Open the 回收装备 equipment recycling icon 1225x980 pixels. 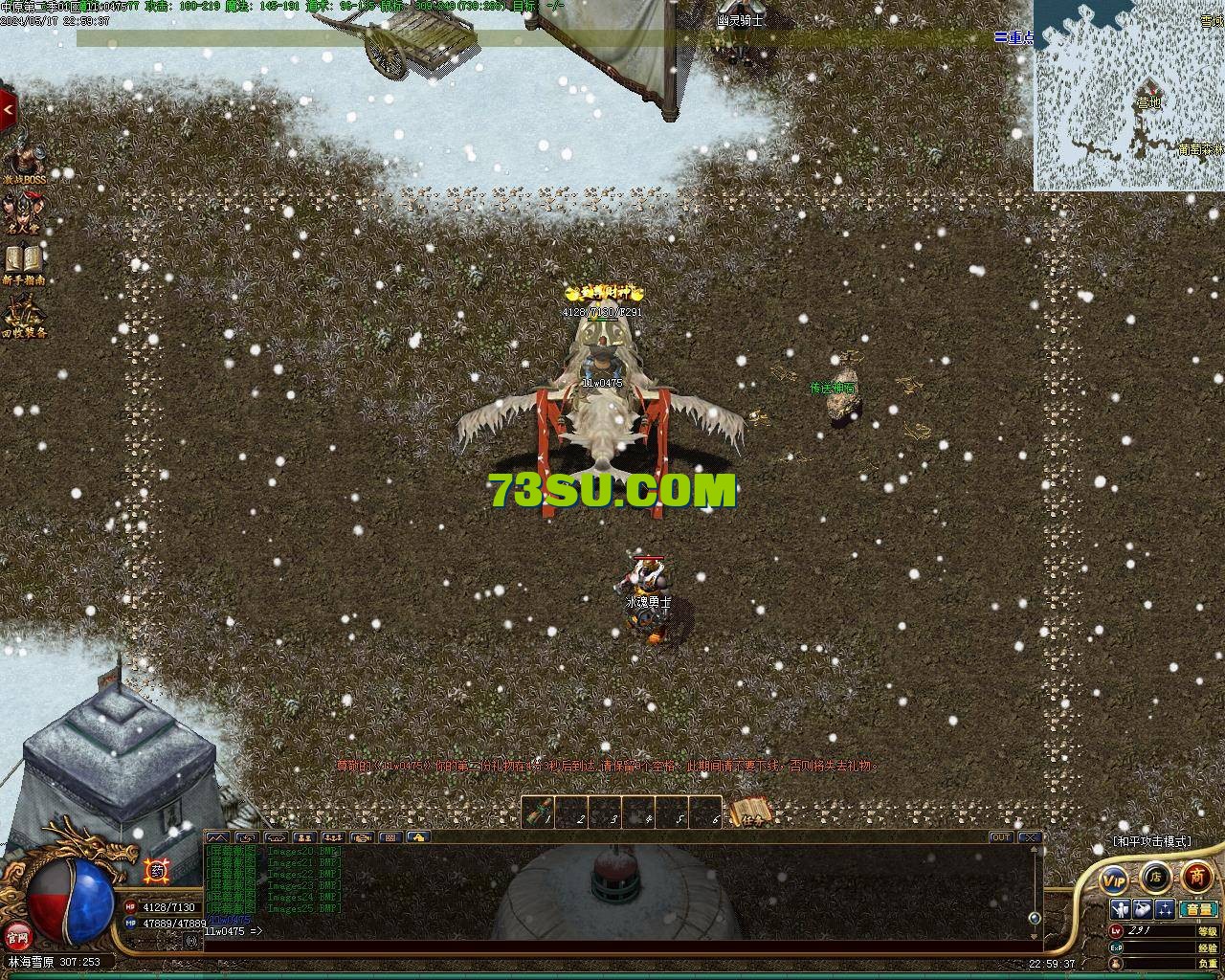pyautogui.click(x=23, y=314)
